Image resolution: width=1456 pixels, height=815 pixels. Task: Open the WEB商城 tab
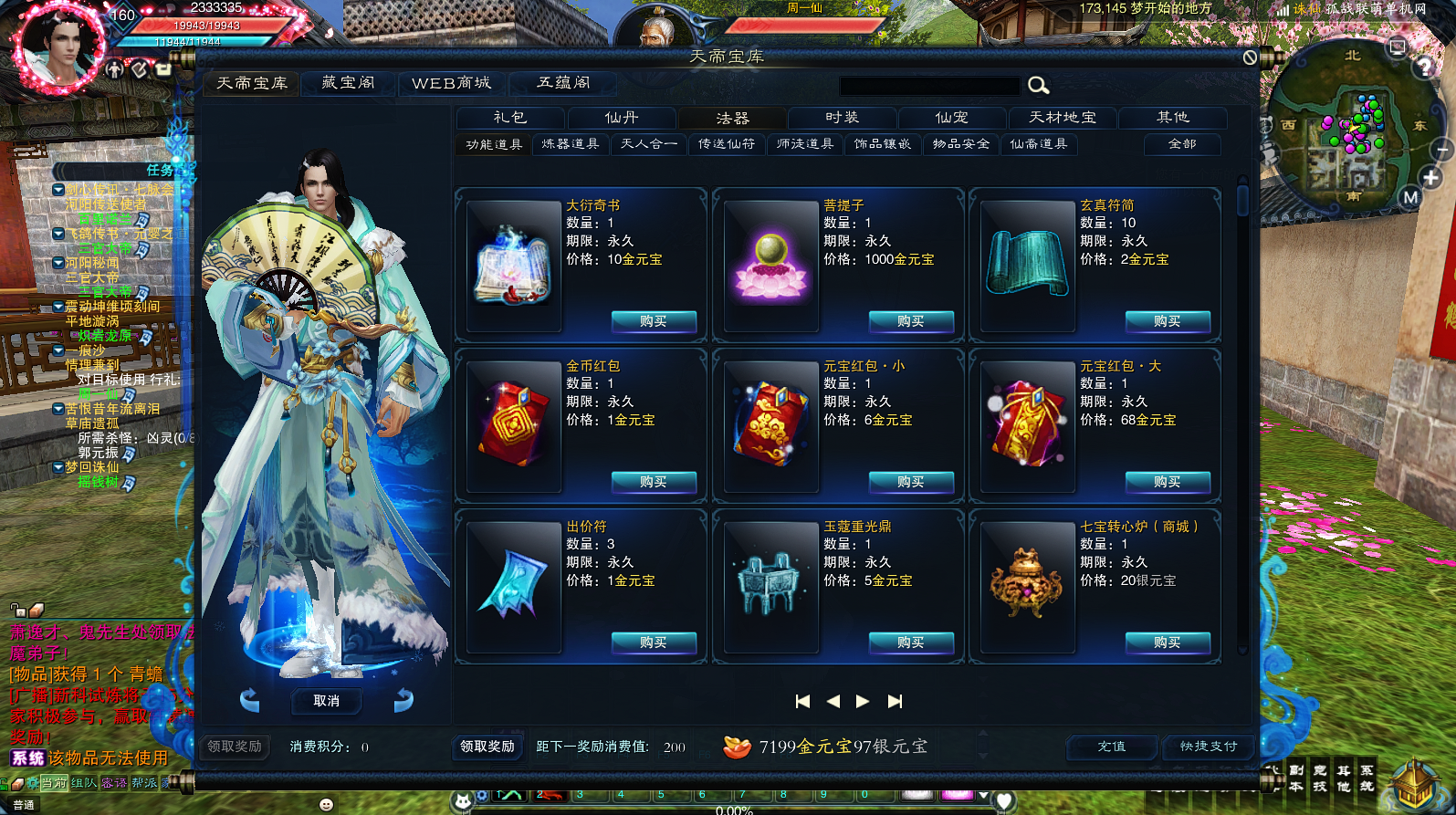[451, 83]
